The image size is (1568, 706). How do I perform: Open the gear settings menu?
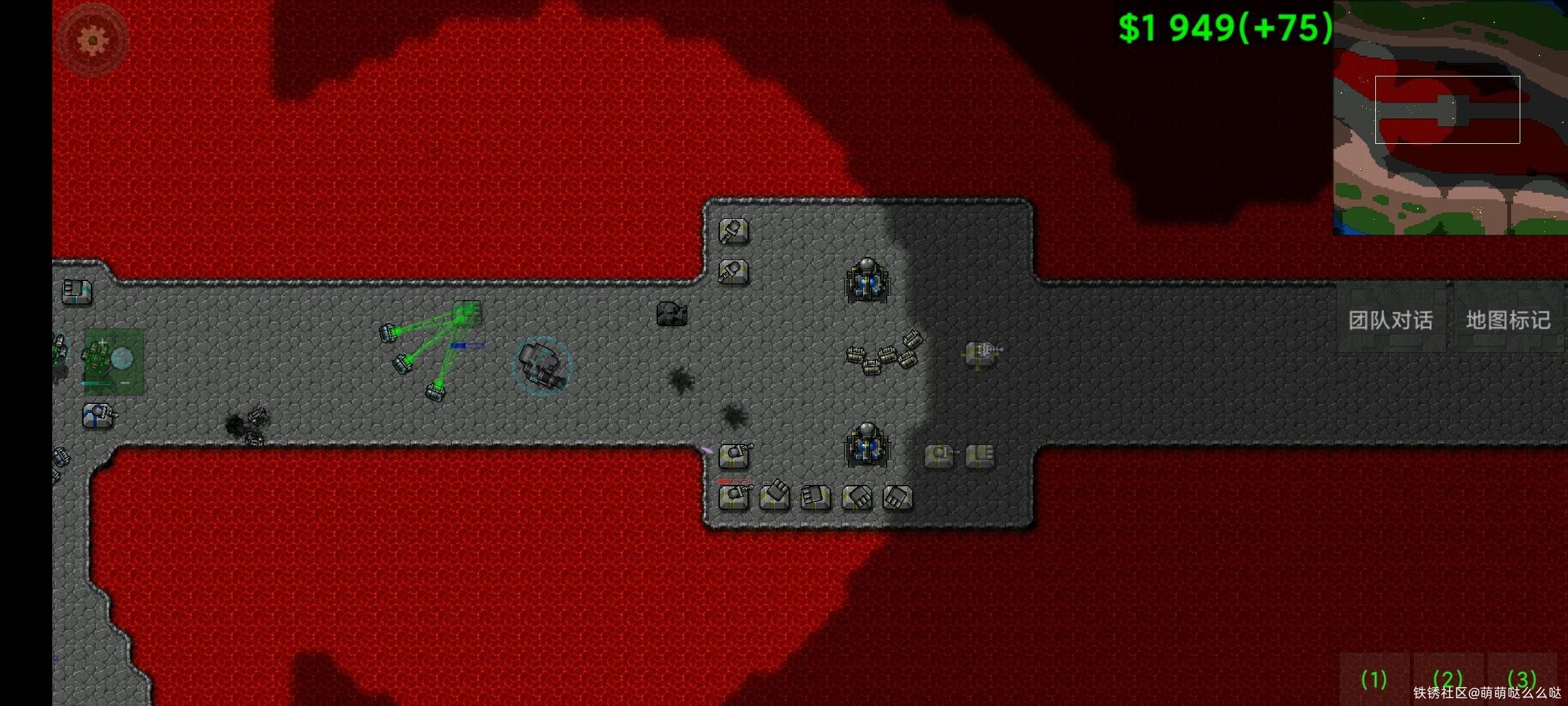click(x=93, y=40)
